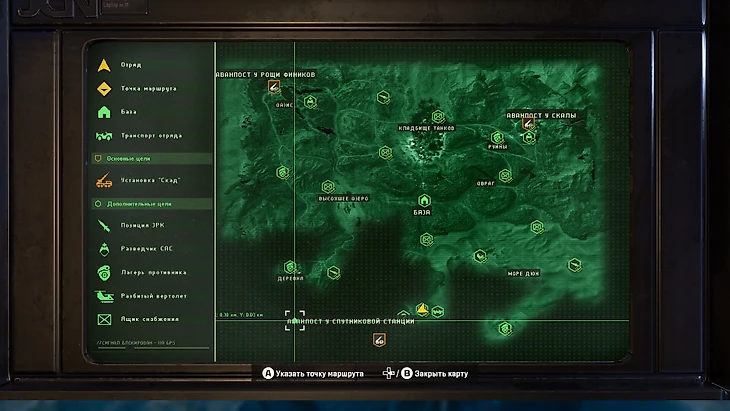The image size is (730, 411).
Task: Click the База home marker on the map
Action: (x=422, y=200)
